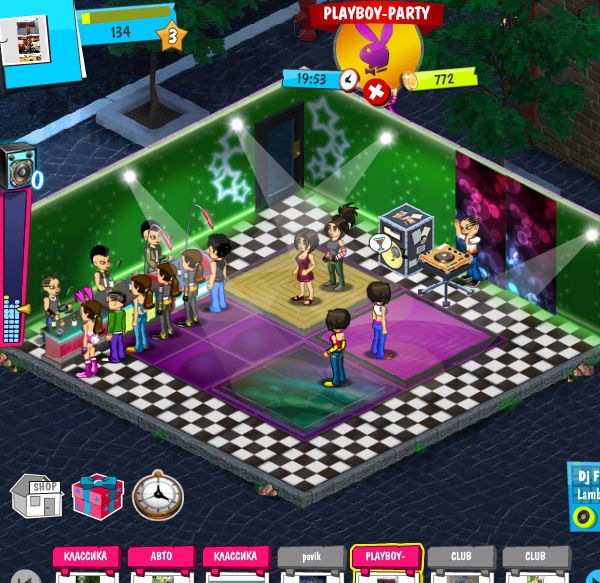Close the party with the red X
The width and height of the screenshot is (600, 583).
point(377,93)
